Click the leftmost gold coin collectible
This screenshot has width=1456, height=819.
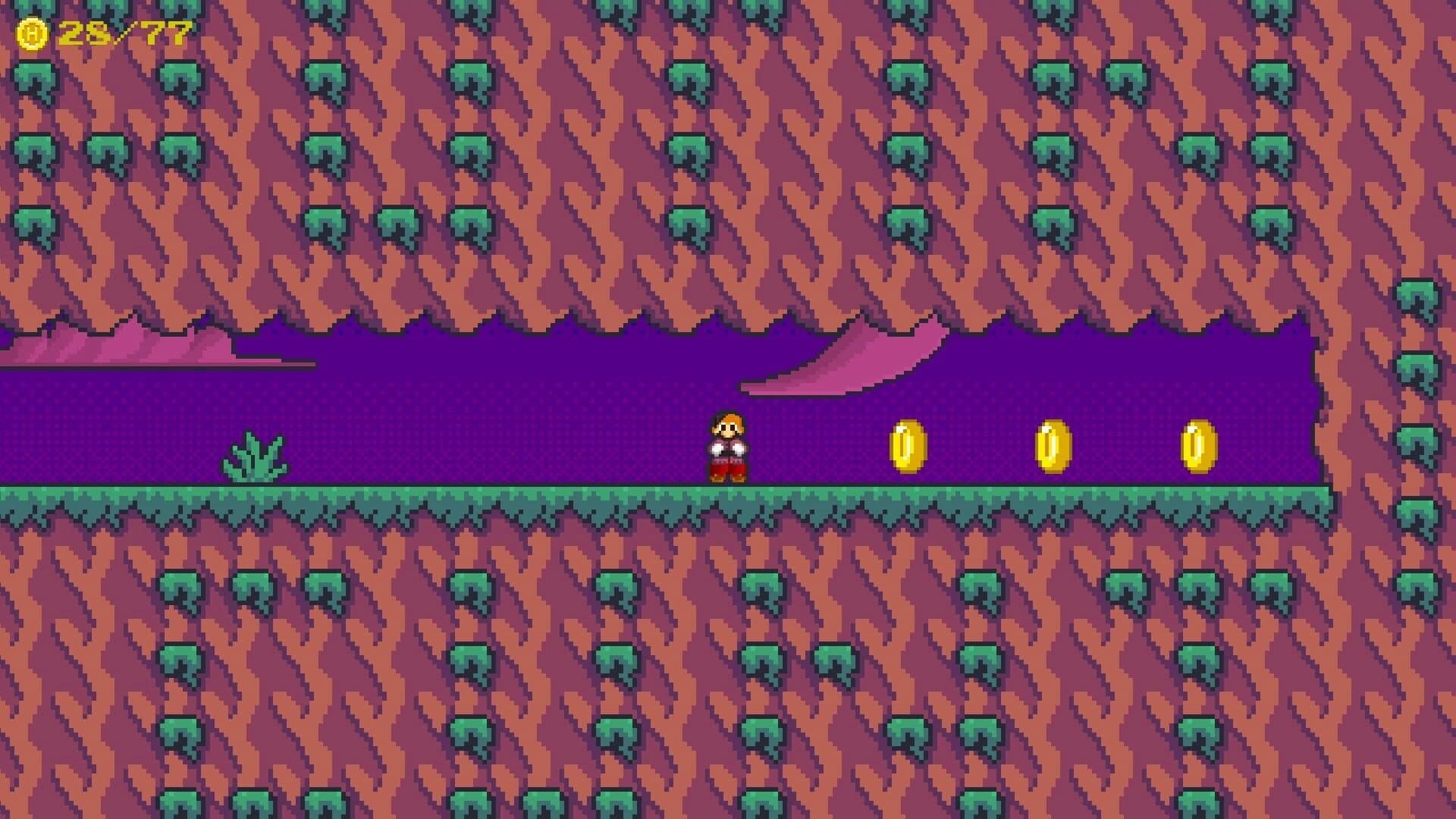coord(908,447)
